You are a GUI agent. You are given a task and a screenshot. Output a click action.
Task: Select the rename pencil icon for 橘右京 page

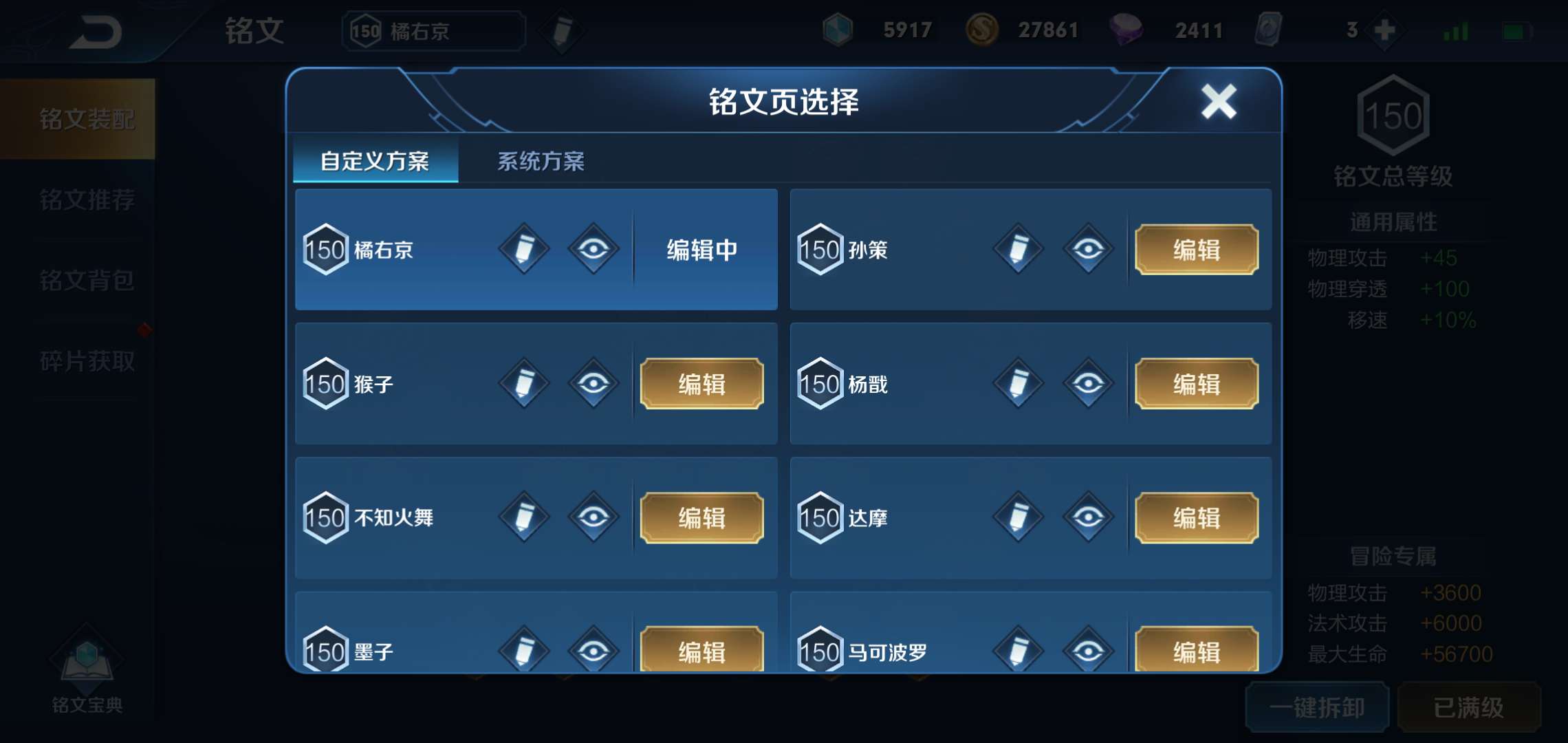point(523,250)
